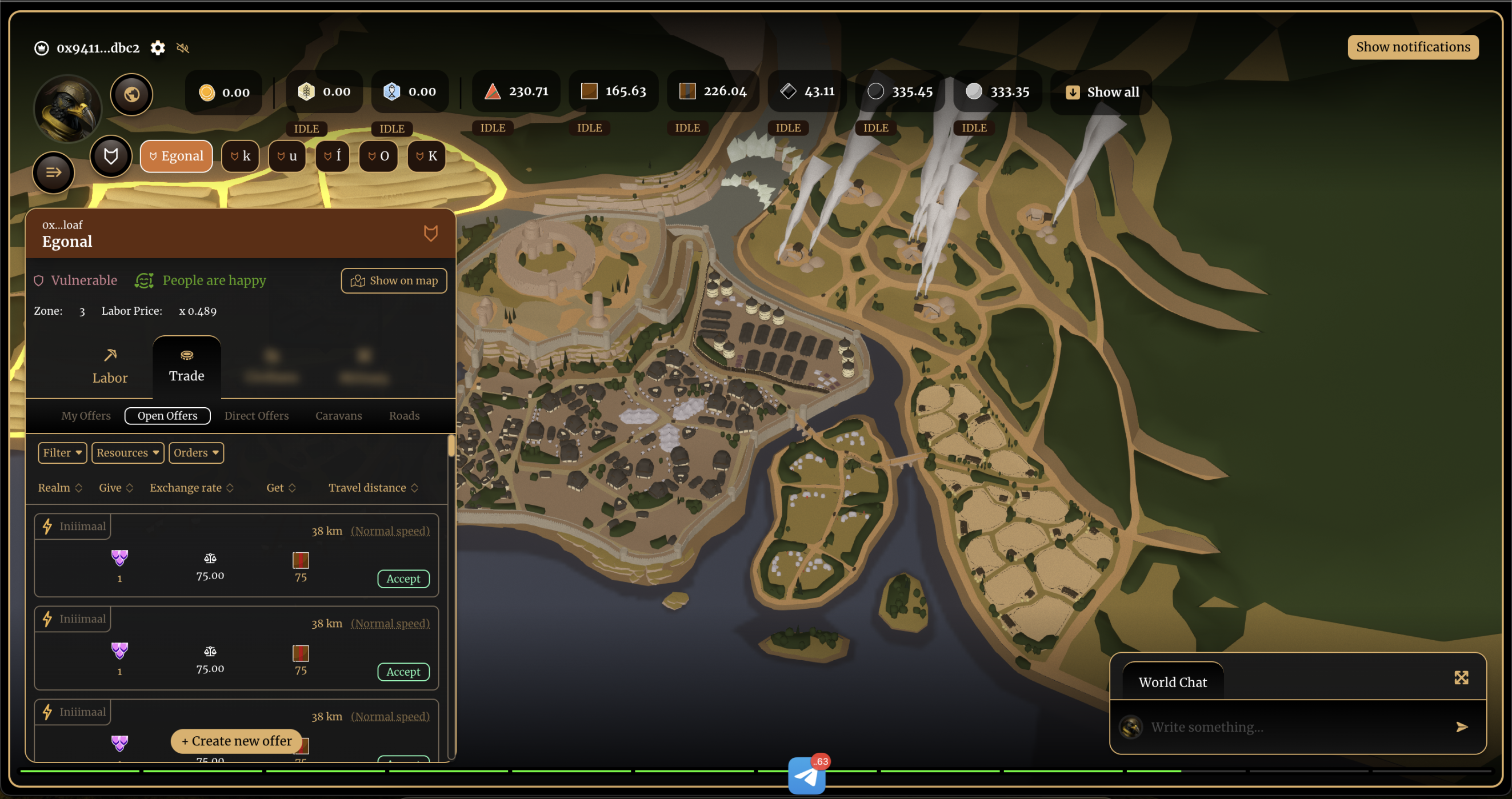This screenshot has height=799, width=1512.
Task: Click the Show notifications button
Action: (1412, 47)
